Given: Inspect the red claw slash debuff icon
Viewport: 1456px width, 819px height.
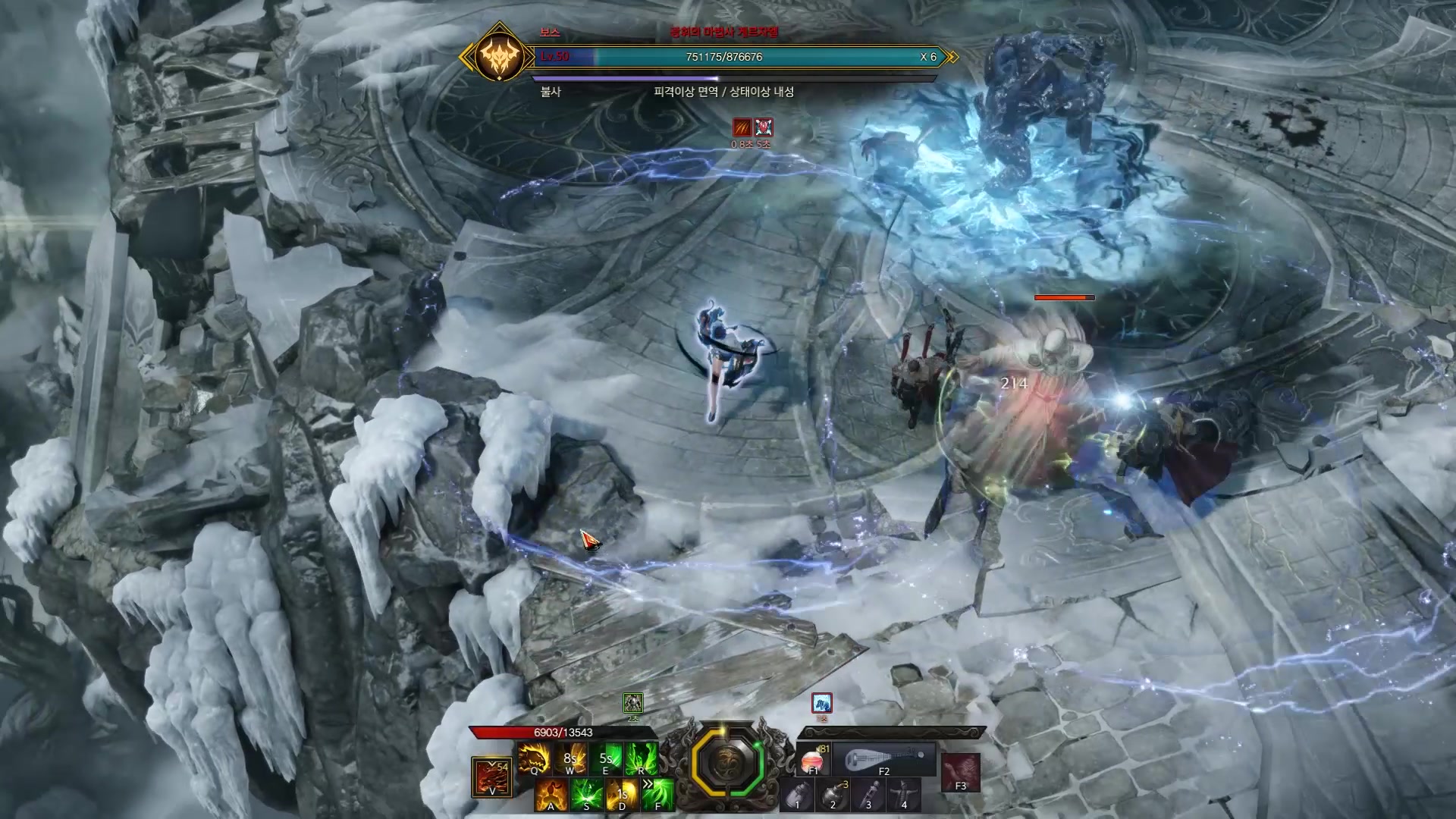Looking at the screenshot, I should tap(742, 127).
